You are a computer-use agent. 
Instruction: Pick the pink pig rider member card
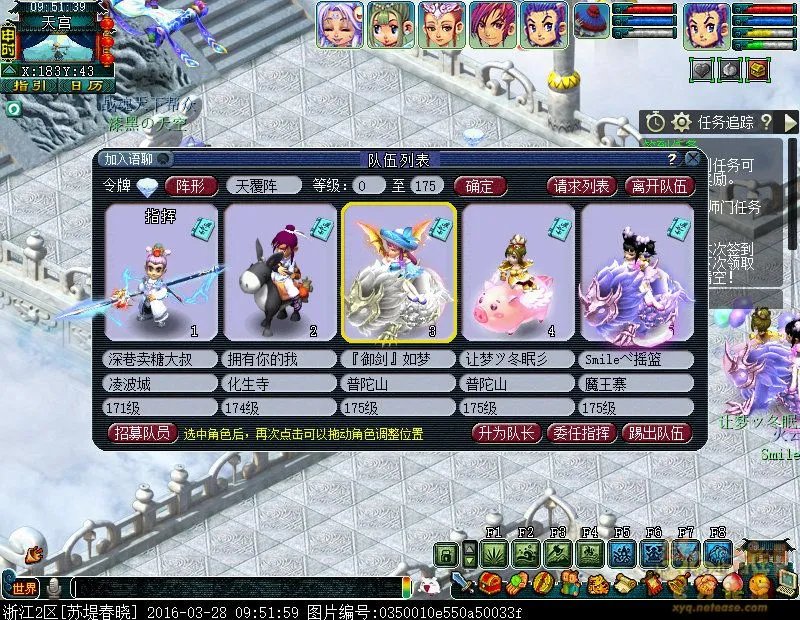[518, 272]
